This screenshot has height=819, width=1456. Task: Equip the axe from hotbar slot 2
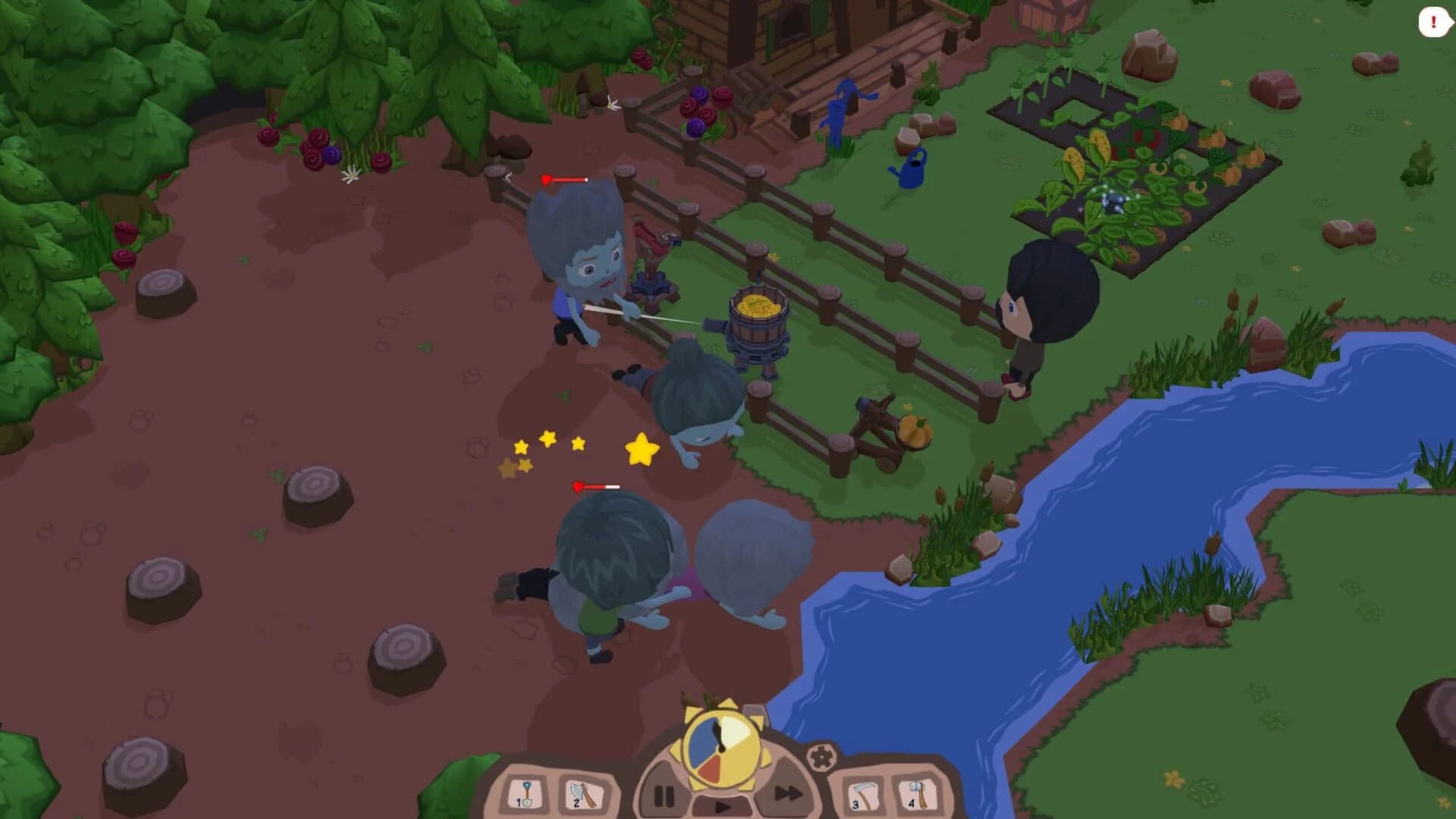pyautogui.click(x=581, y=792)
